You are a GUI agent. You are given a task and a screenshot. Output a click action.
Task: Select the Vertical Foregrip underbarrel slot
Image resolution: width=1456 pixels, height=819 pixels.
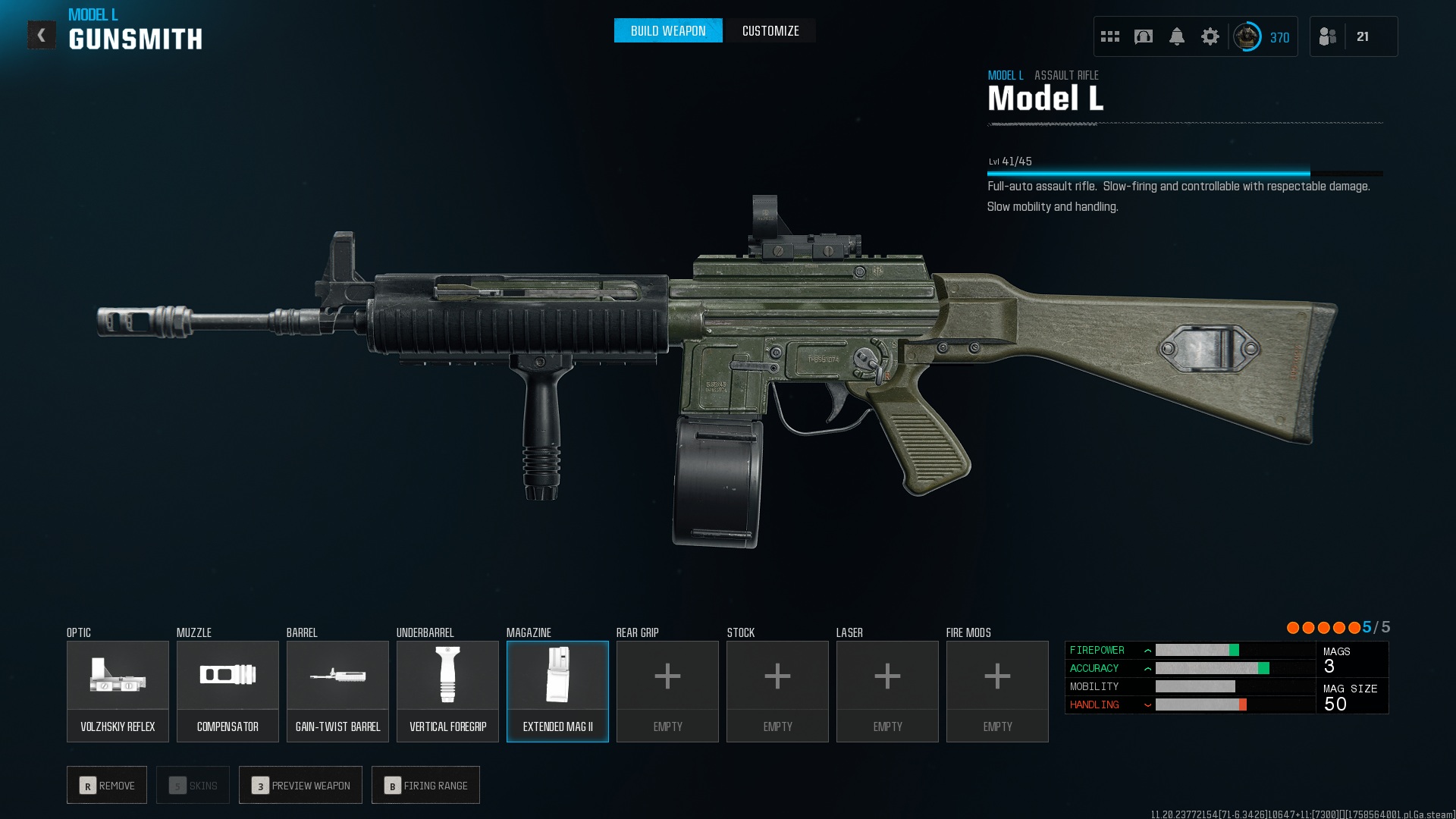[x=447, y=691]
